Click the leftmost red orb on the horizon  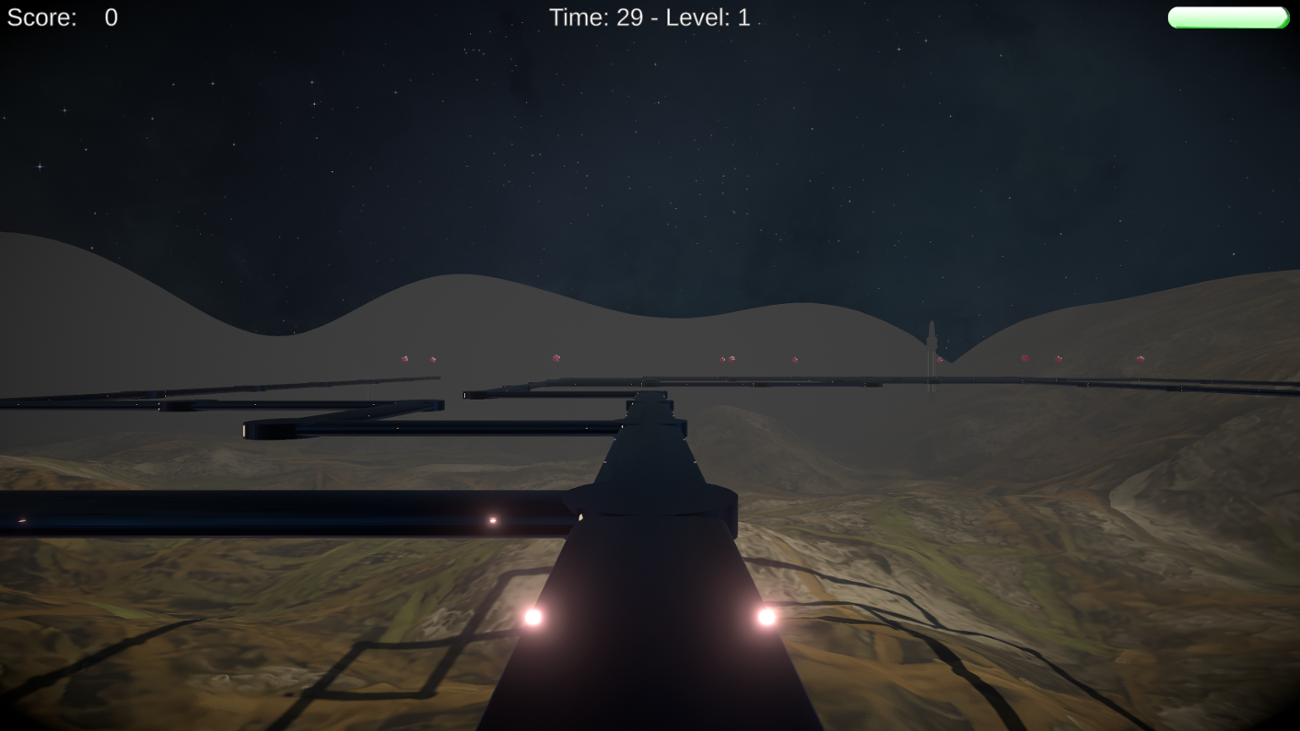click(x=402, y=357)
